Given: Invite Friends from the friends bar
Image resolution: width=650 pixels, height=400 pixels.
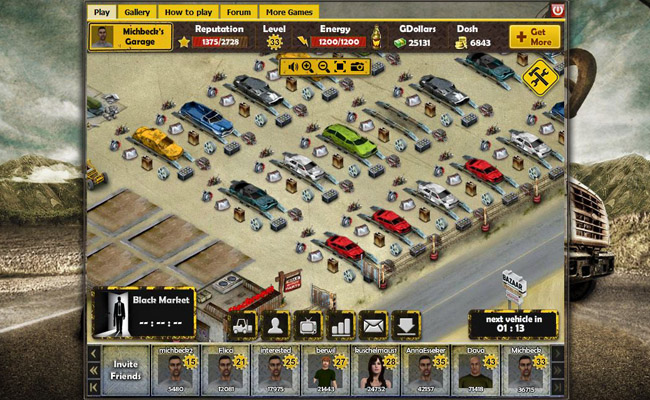Looking at the screenshot, I should 125,369.
